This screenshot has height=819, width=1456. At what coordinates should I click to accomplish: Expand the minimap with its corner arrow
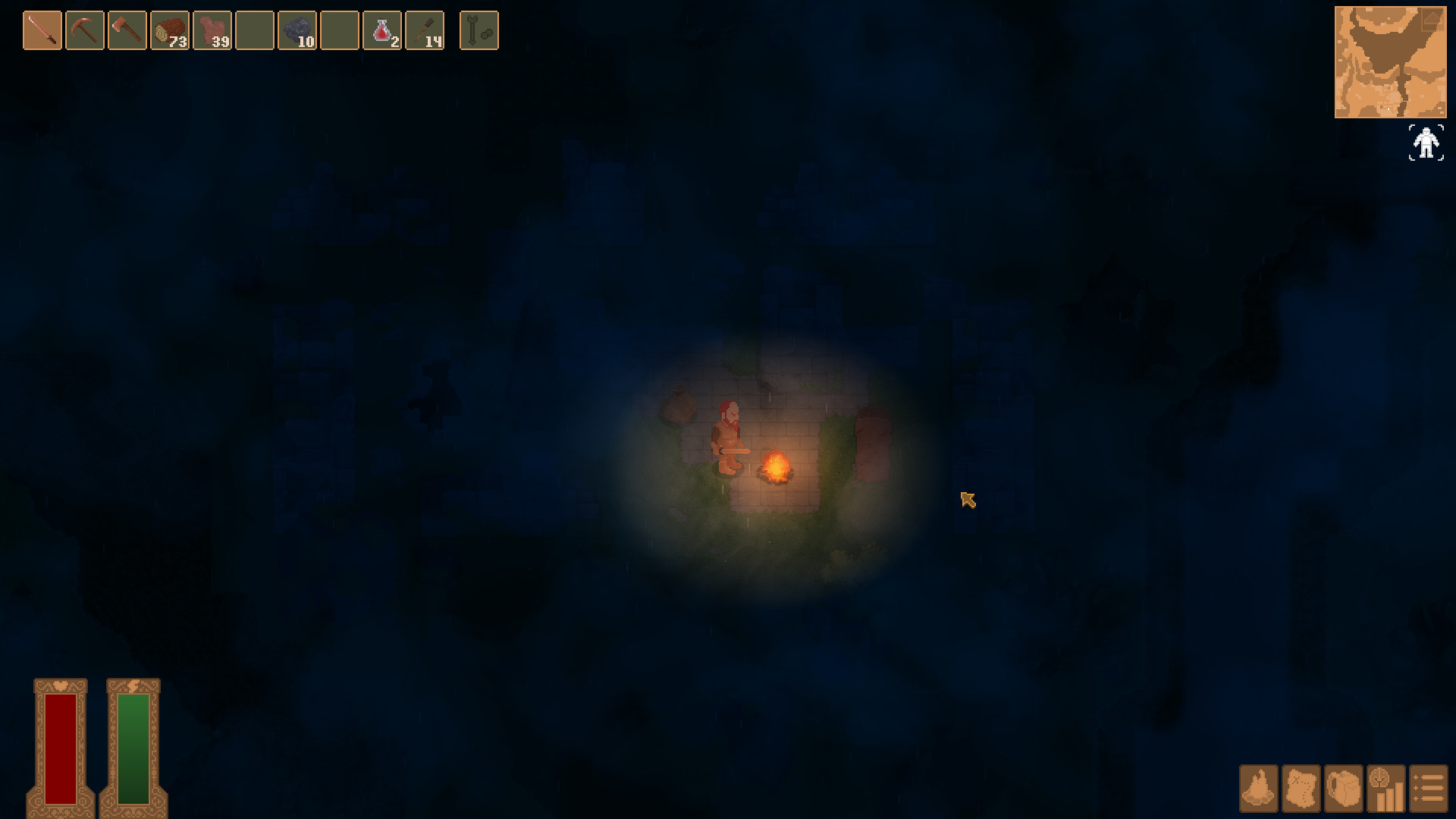pos(1433,20)
